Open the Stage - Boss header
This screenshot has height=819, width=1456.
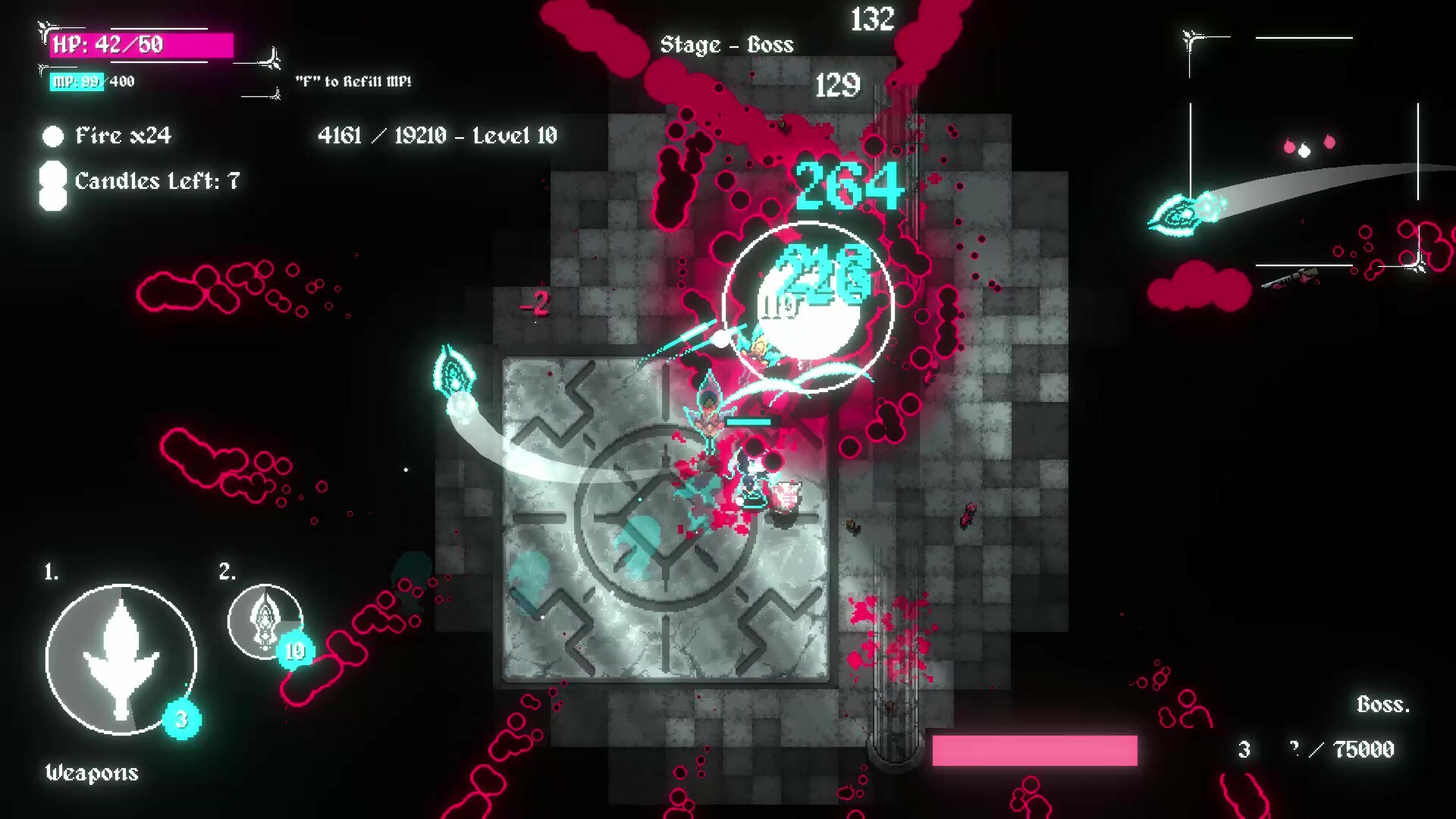726,45
